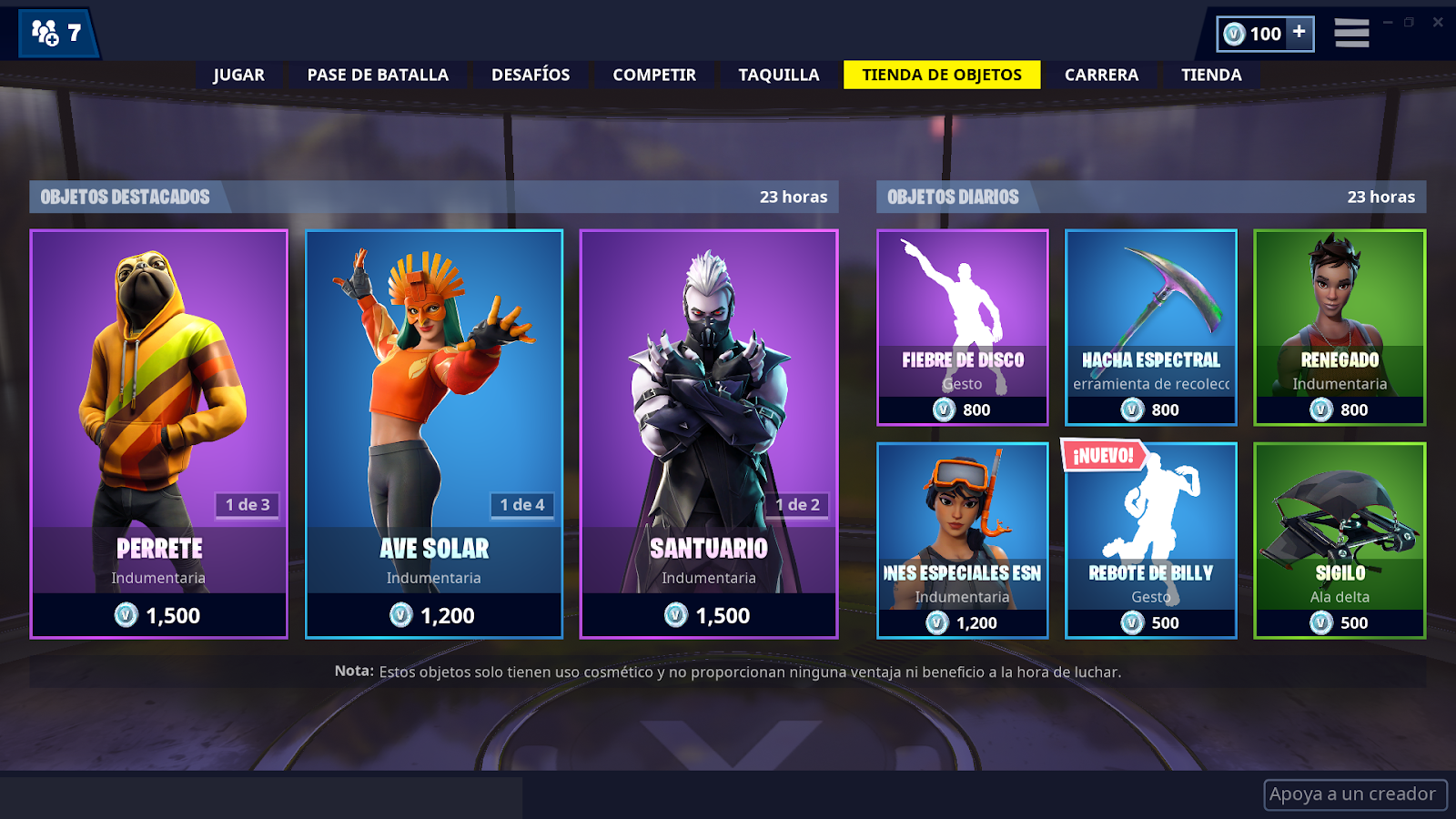Expand styles via the 1 de 4 indicator

(521, 507)
